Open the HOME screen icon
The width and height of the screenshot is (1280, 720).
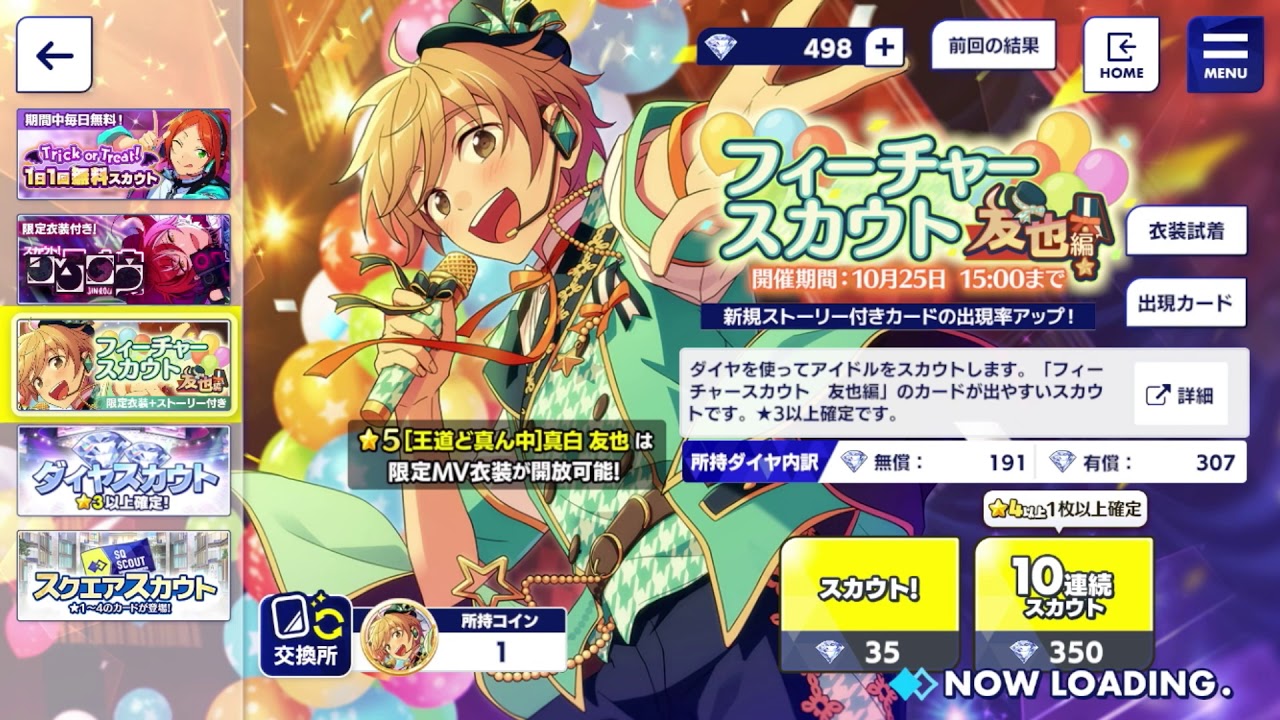(x=1120, y=49)
